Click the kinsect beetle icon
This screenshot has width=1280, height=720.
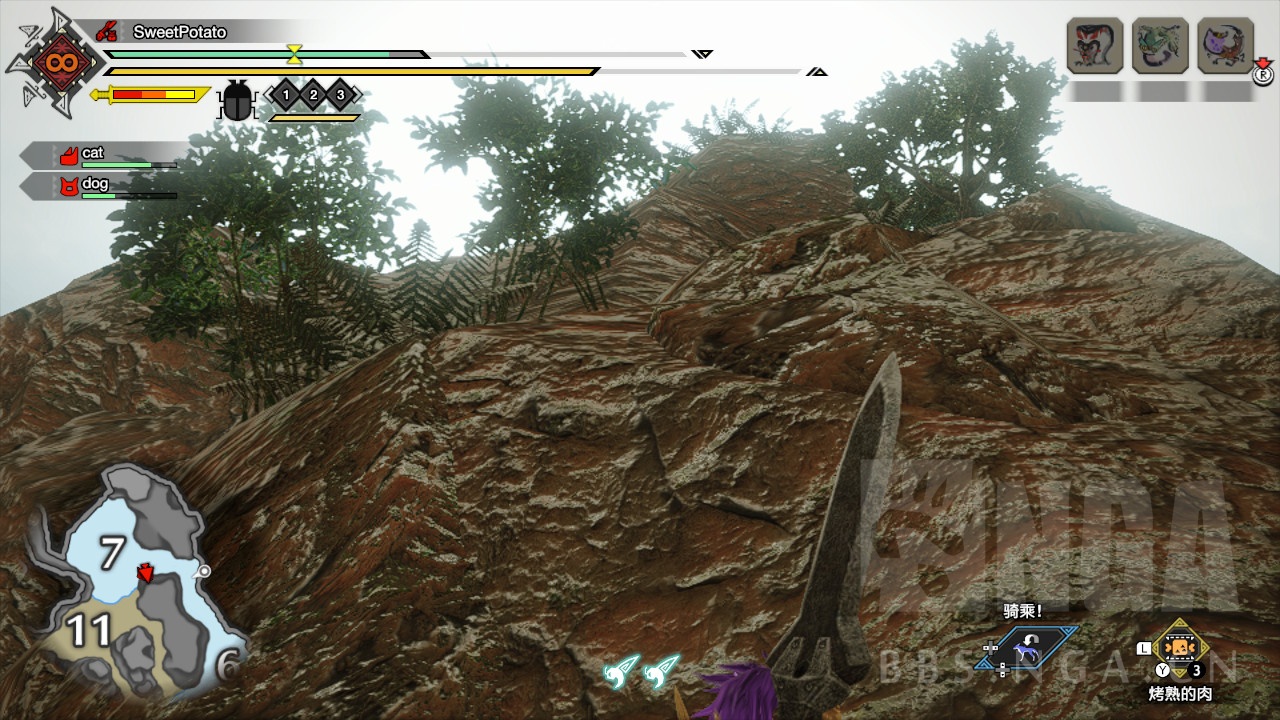point(237,100)
